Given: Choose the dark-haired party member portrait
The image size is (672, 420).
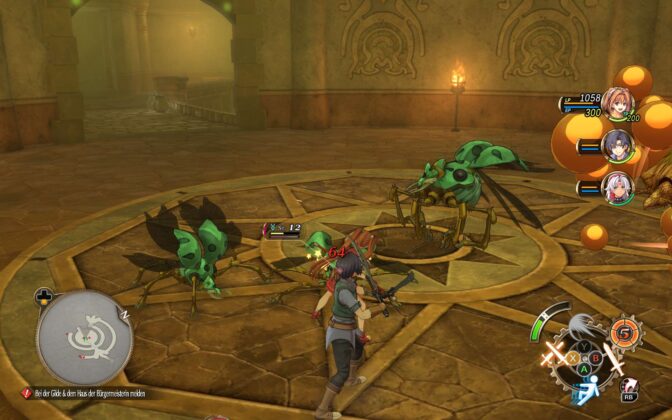Looking at the screenshot, I should coord(616,147).
